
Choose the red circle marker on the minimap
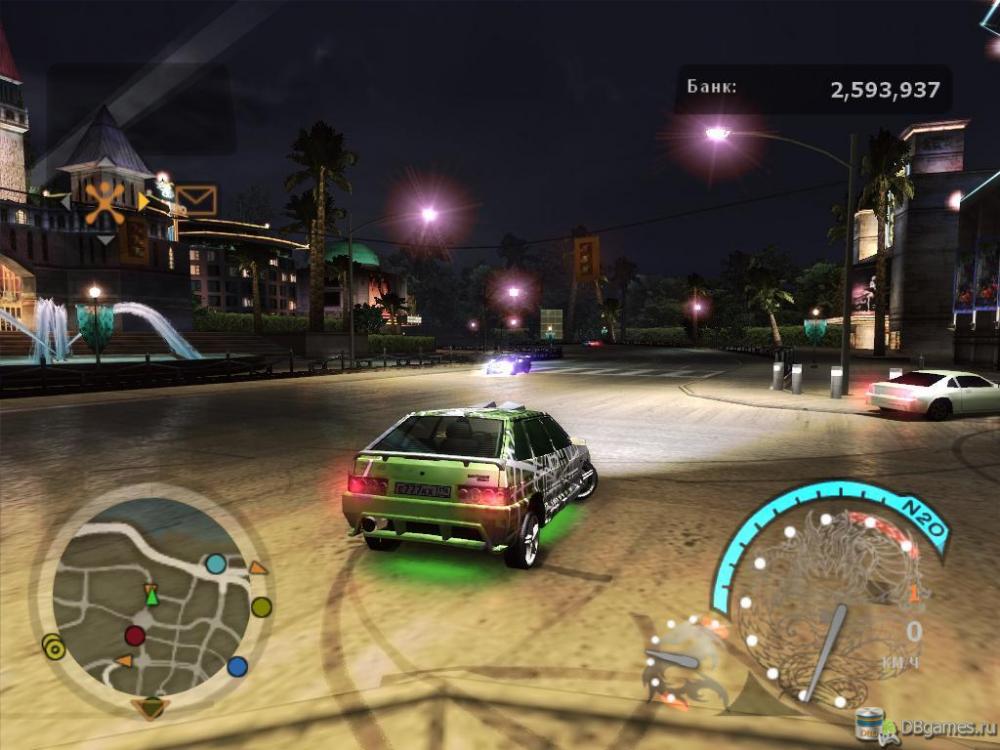(x=134, y=636)
